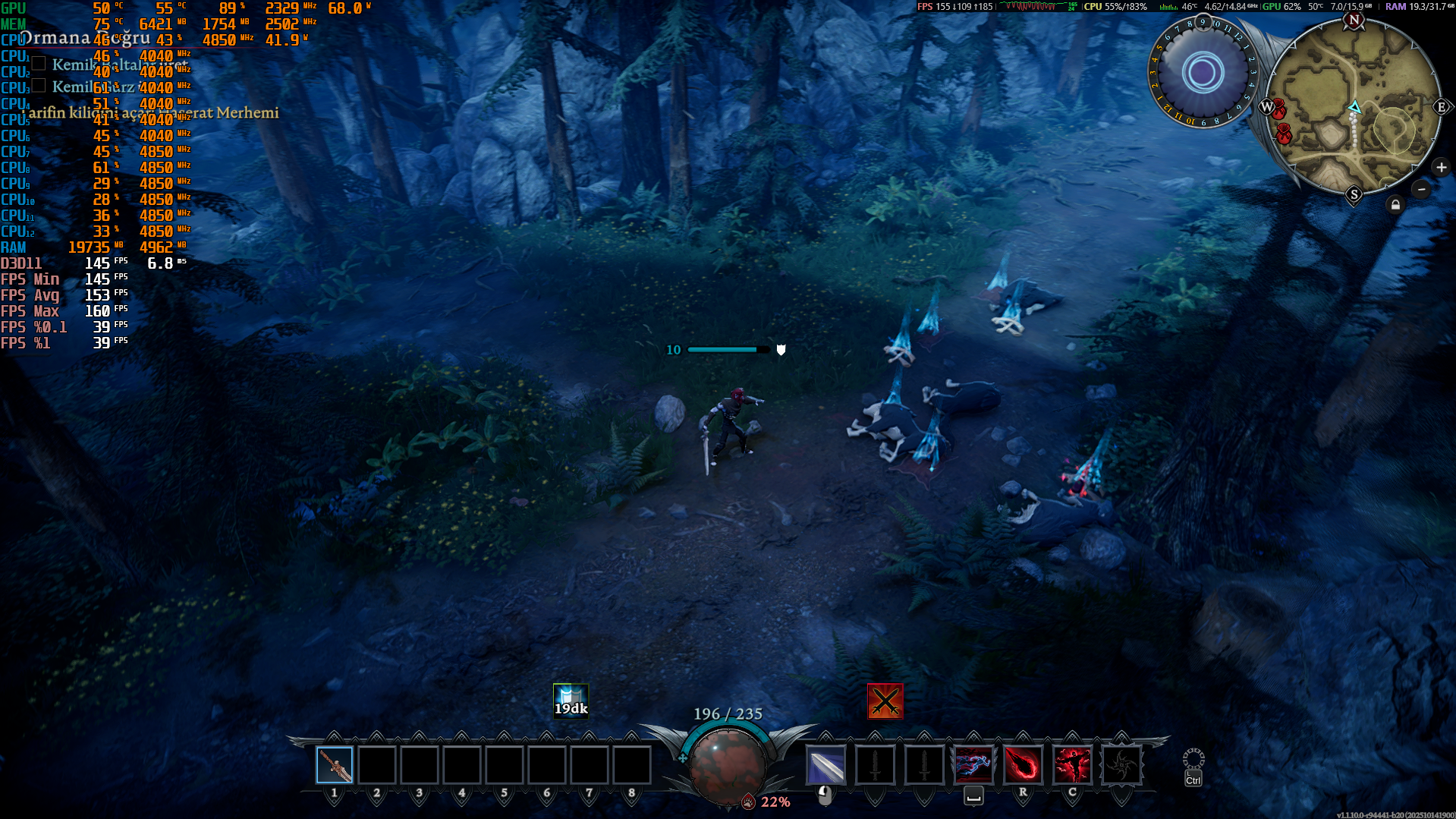Click the crossed swords combat status icon
The width and height of the screenshot is (1456, 819).
(885, 701)
